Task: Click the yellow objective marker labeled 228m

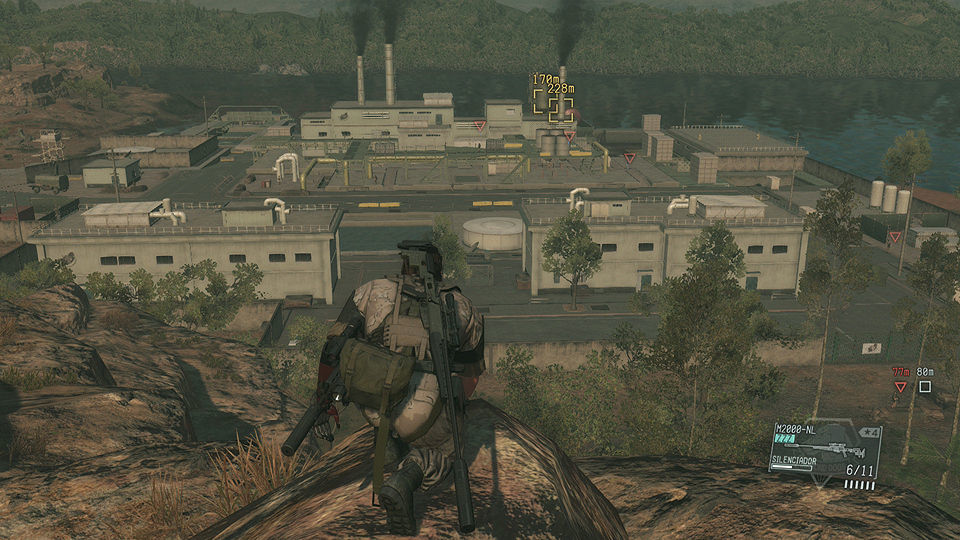Action: 561,109
